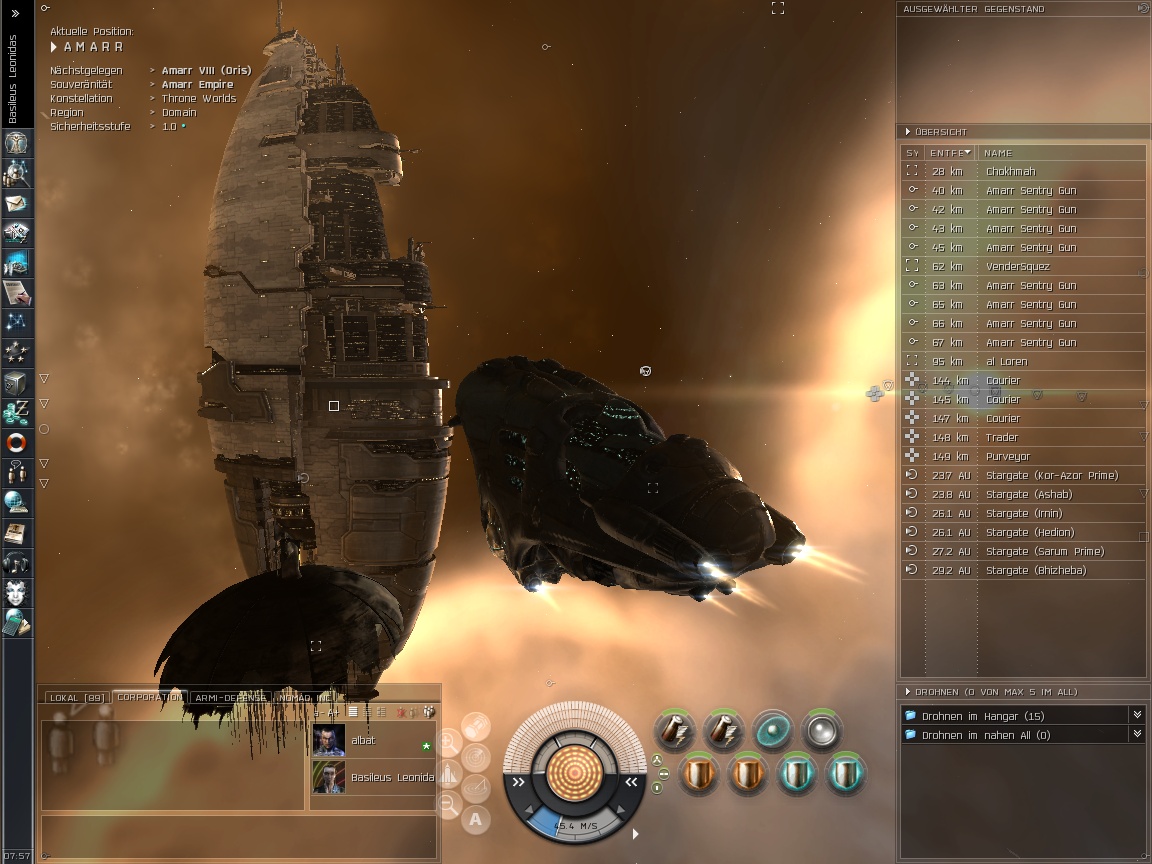Expand the sidebar with the double-arrow button
This screenshot has height=864, width=1152.
[16, 13]
